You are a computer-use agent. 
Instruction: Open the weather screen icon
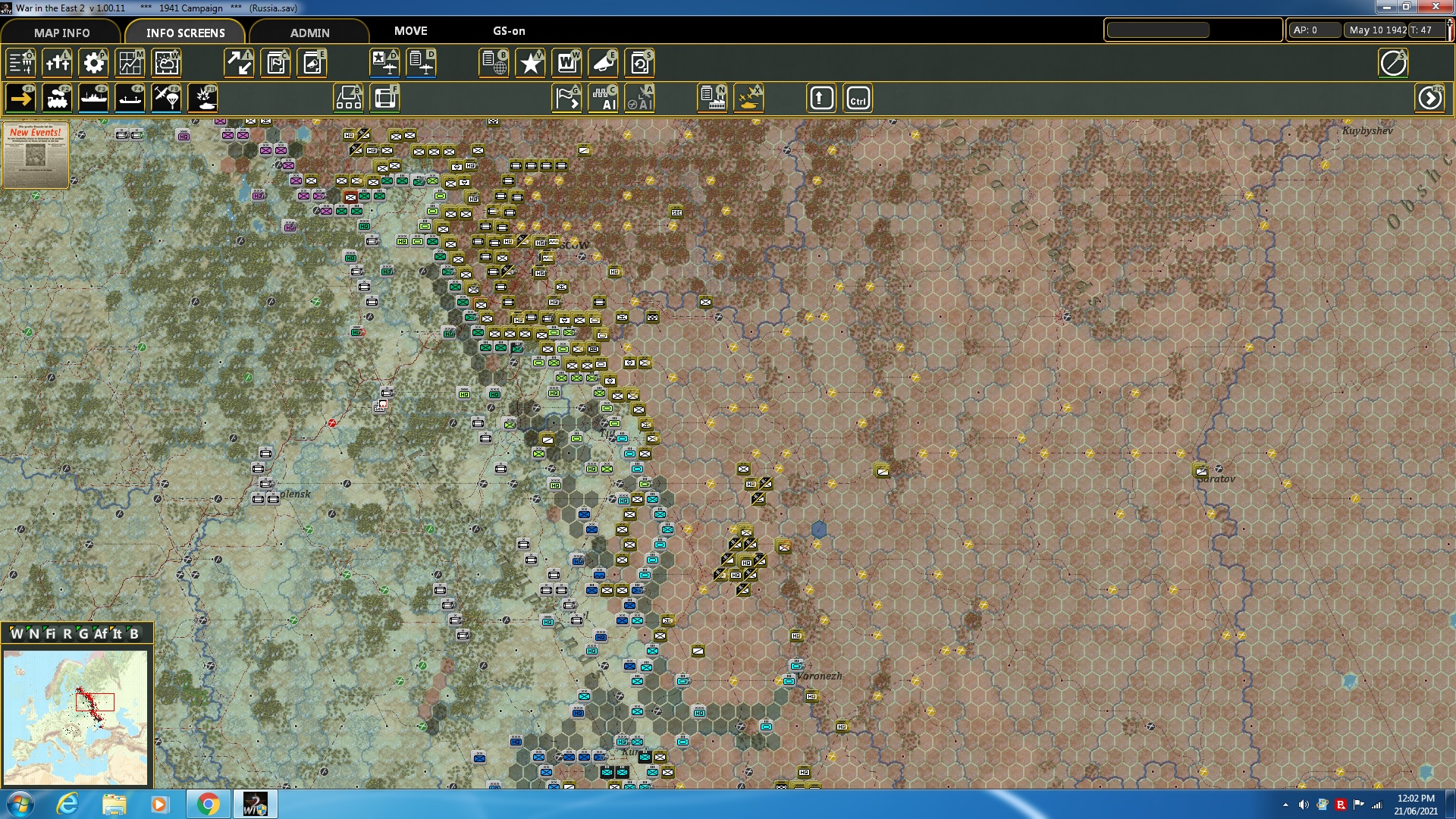click(x=167, y=63)
